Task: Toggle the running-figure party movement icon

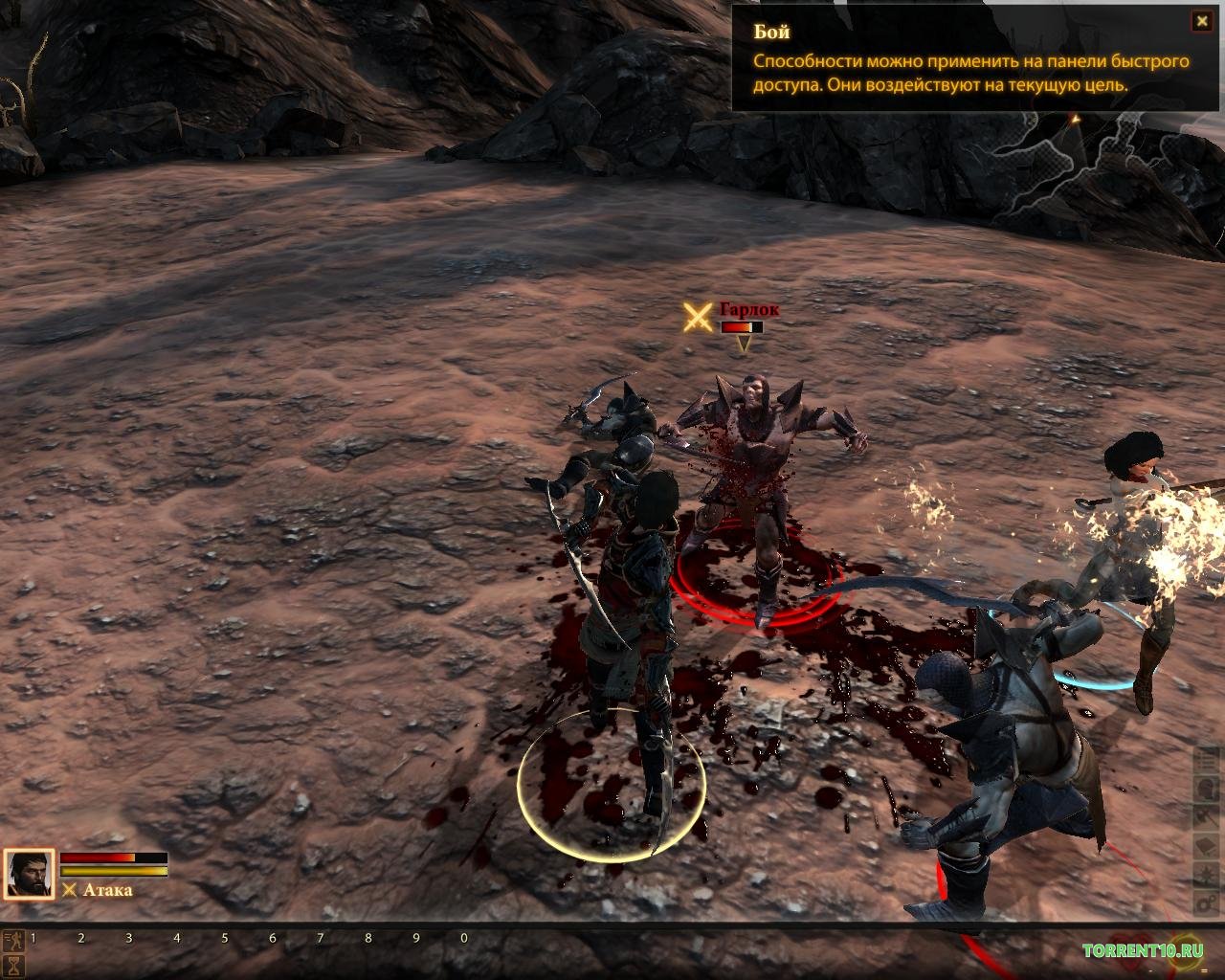Action: coord(14,940)
